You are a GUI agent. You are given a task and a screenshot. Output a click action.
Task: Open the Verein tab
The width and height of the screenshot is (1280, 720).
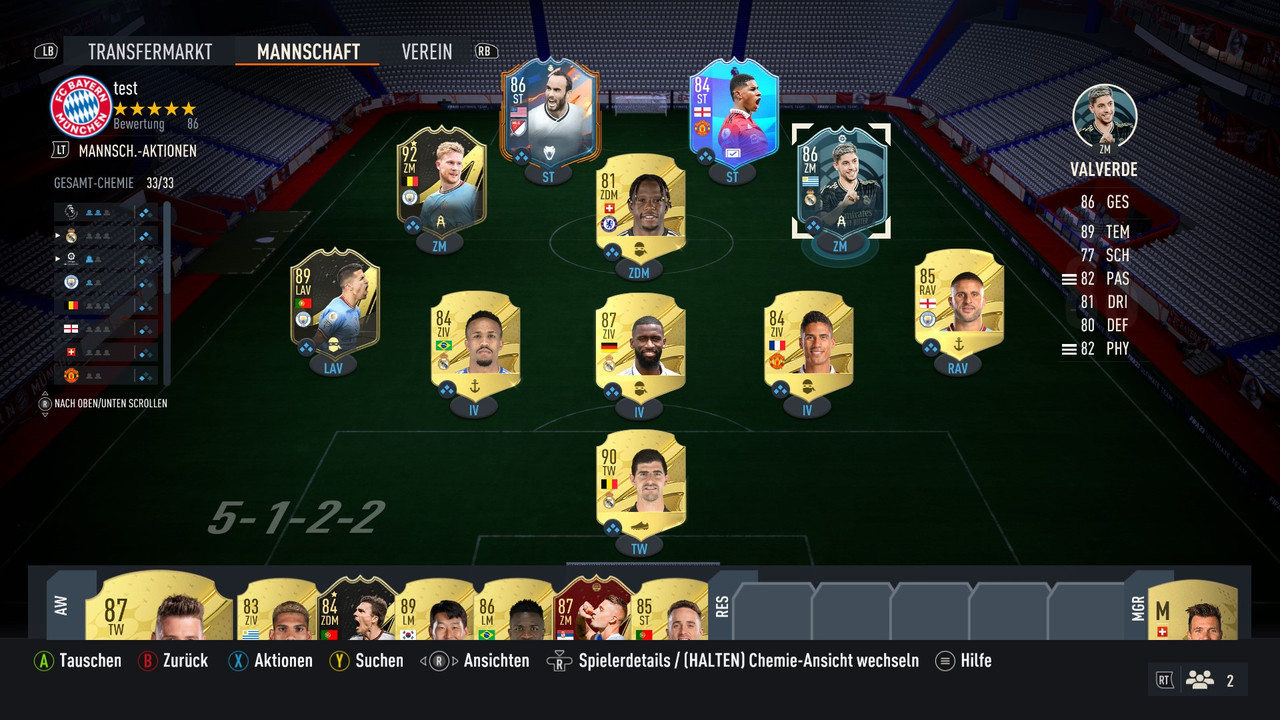pos(427,52)
